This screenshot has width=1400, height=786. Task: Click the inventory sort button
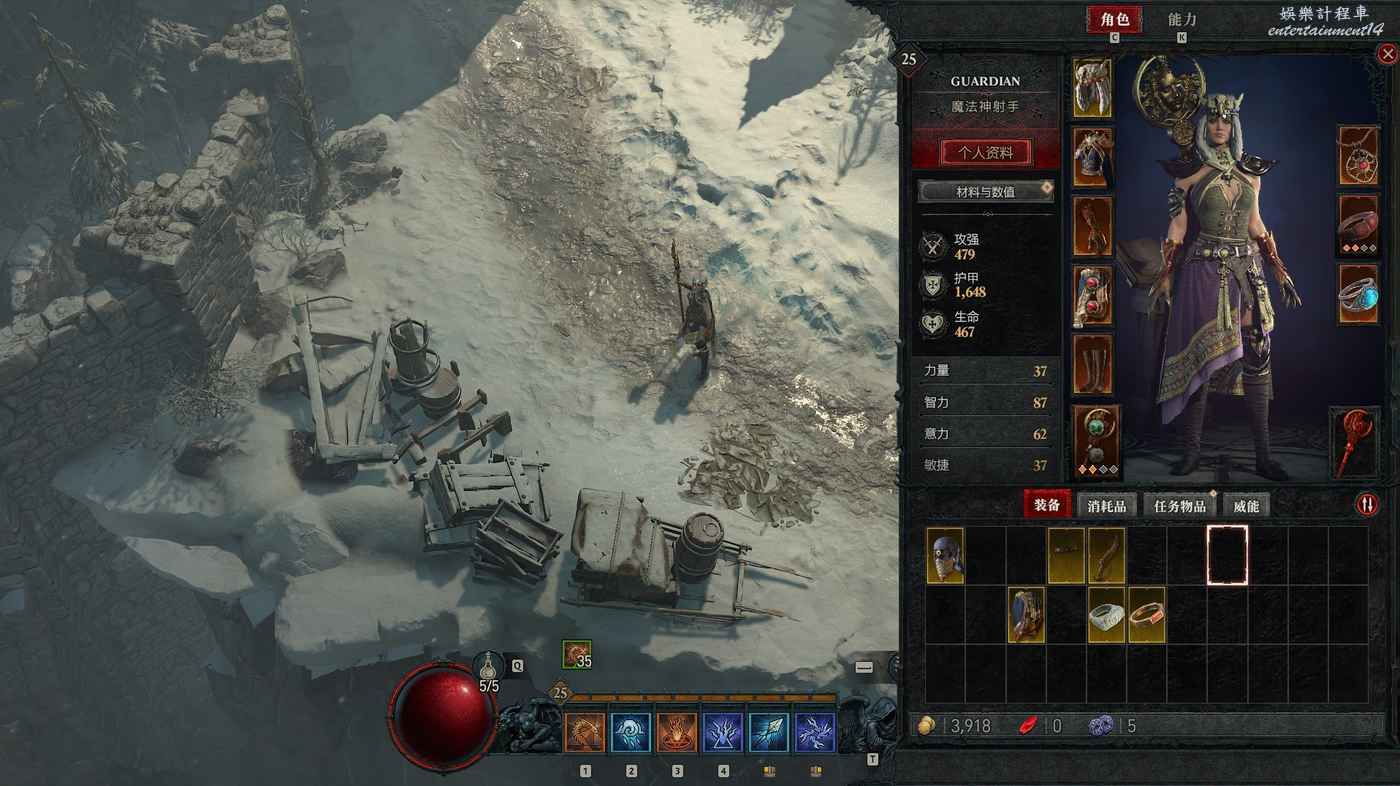coord(1366,505)
